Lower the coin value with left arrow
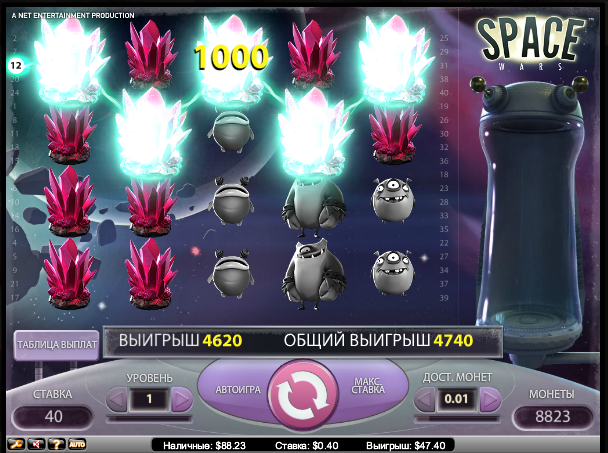This screenshot has width=608, height=453. click(x=424, y=400)
